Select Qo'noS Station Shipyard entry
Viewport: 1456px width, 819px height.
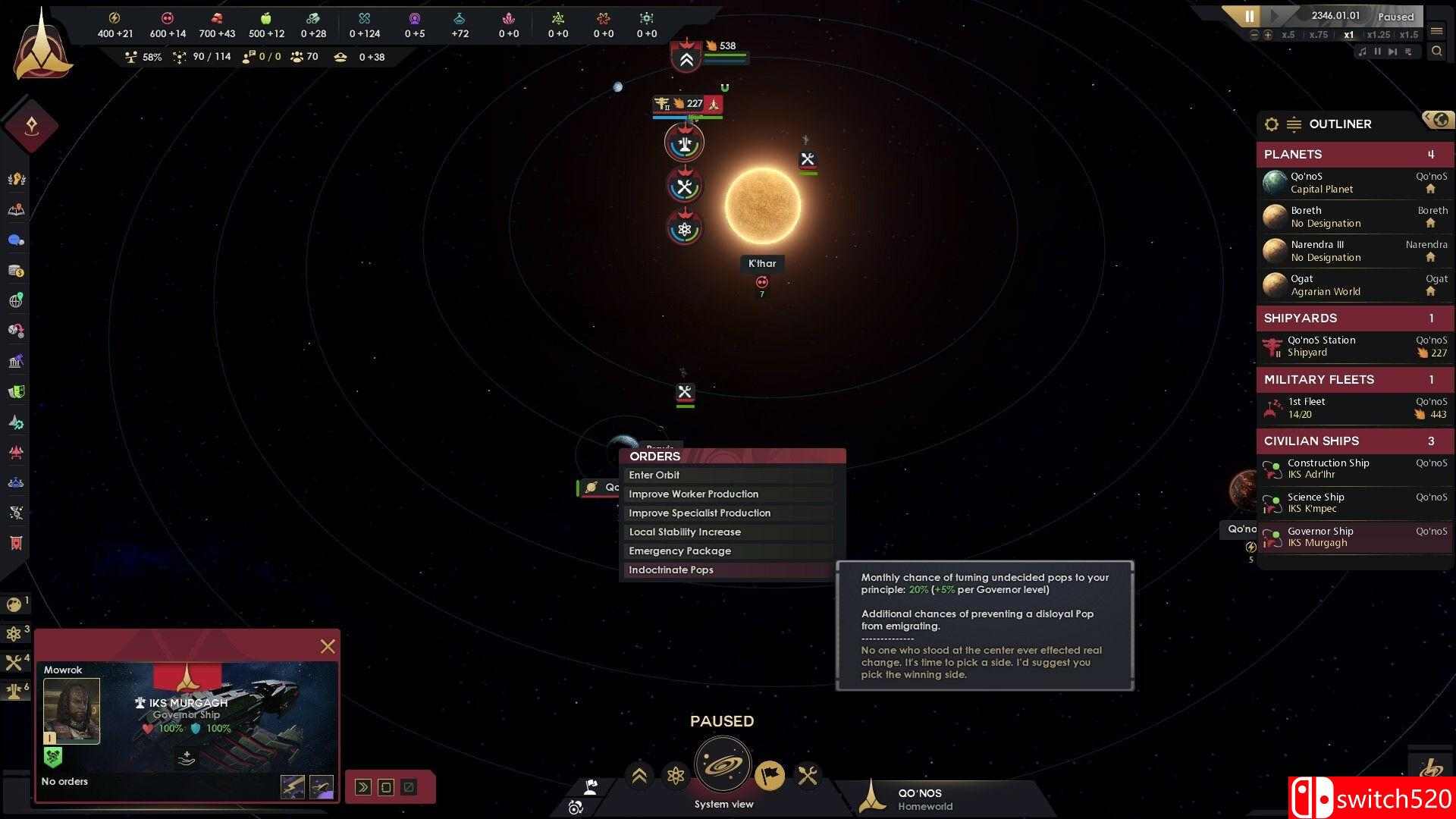[x=1354, y=347]
